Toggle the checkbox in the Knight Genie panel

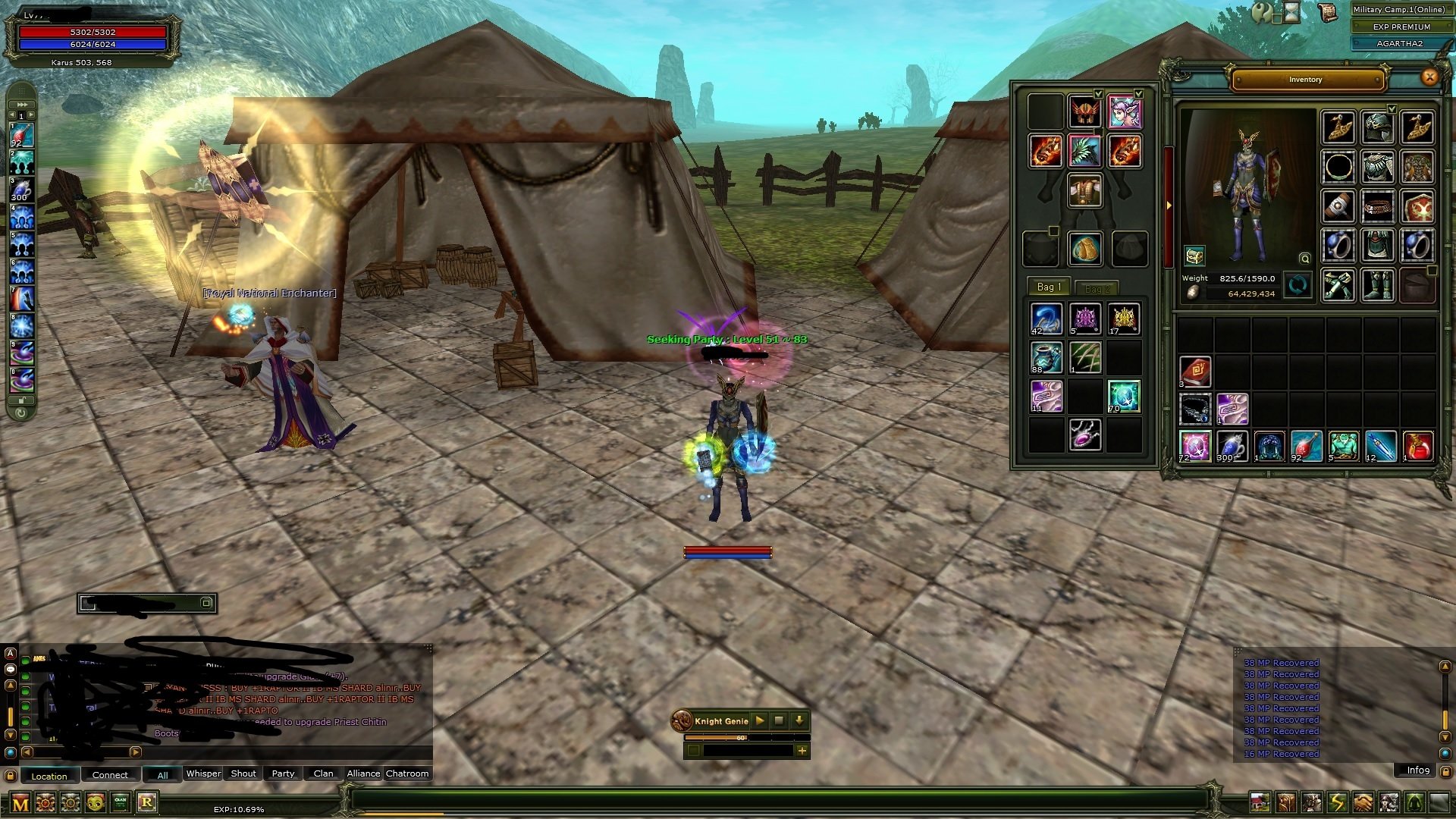point(693,751)
